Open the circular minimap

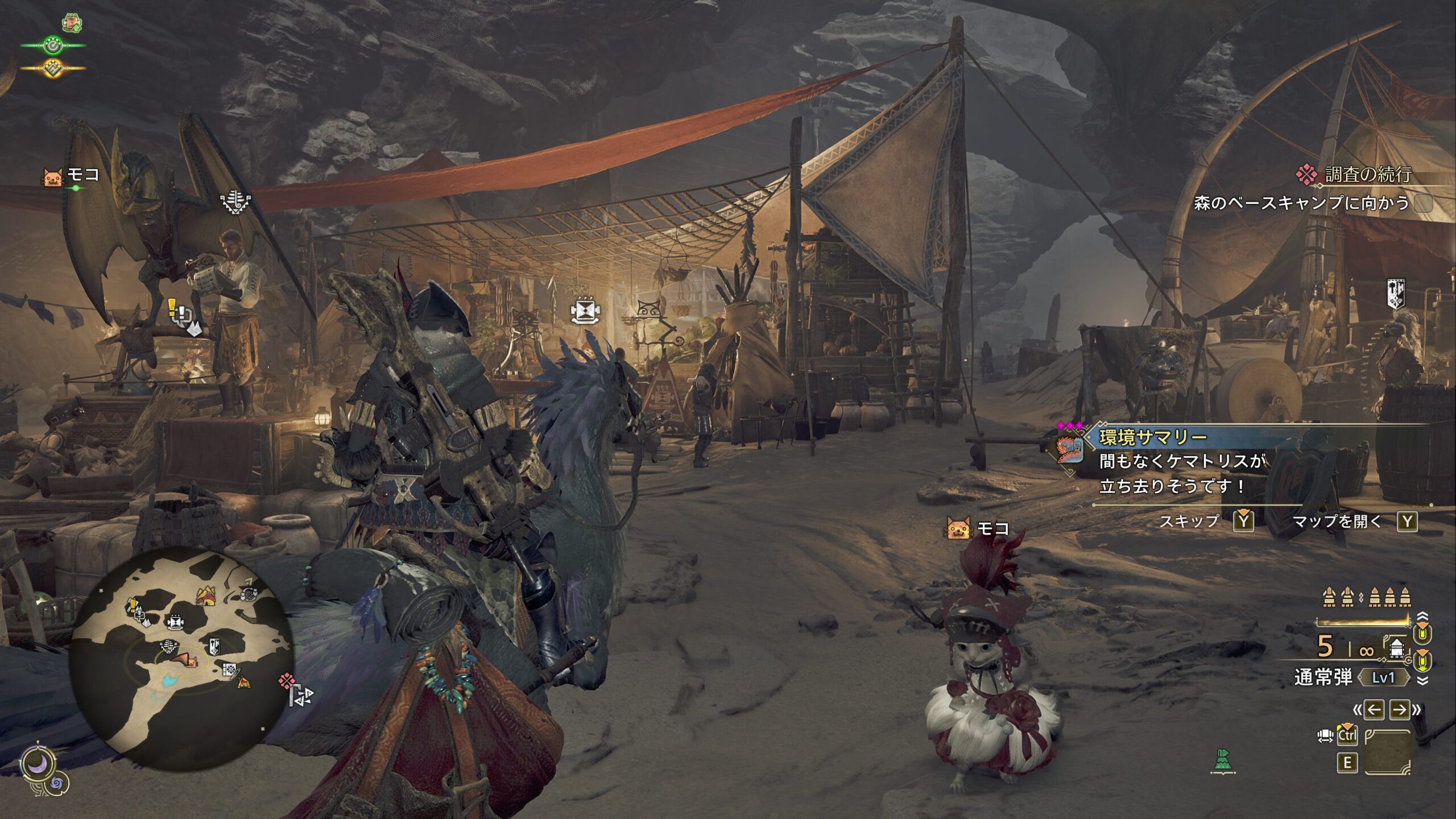181,659
